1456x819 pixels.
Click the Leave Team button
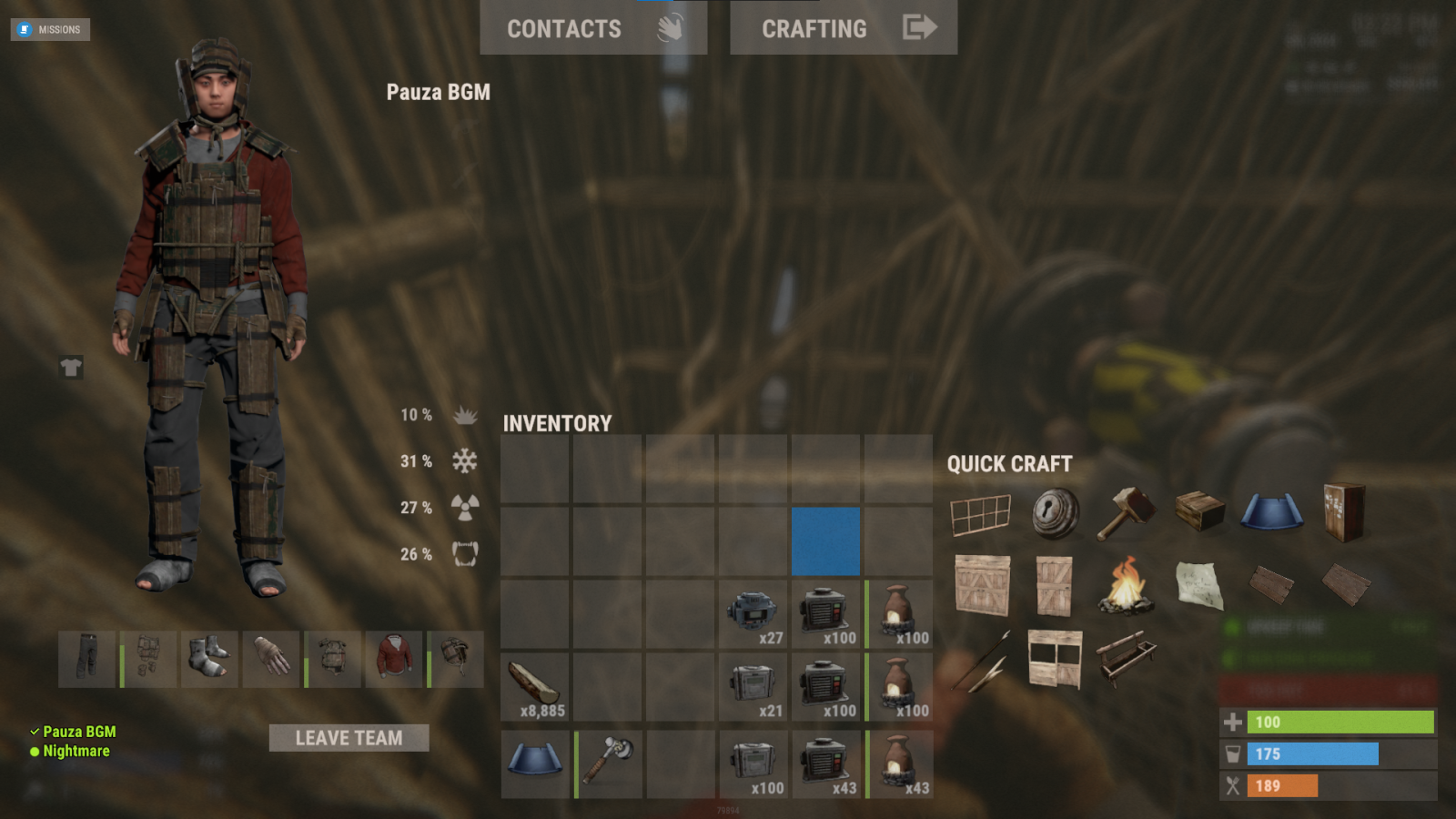tap(349, 738)
